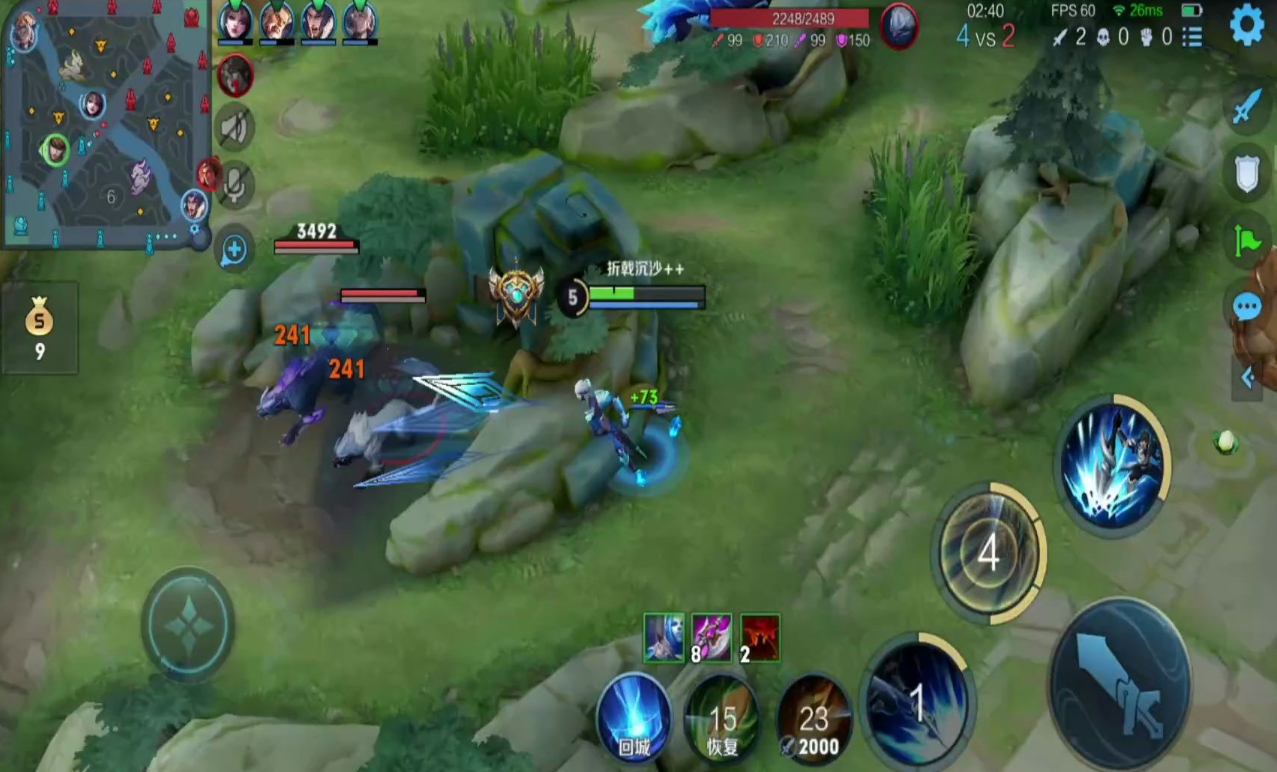Collapse the right-side signal panel arrow

click(x=1247, y=377)
